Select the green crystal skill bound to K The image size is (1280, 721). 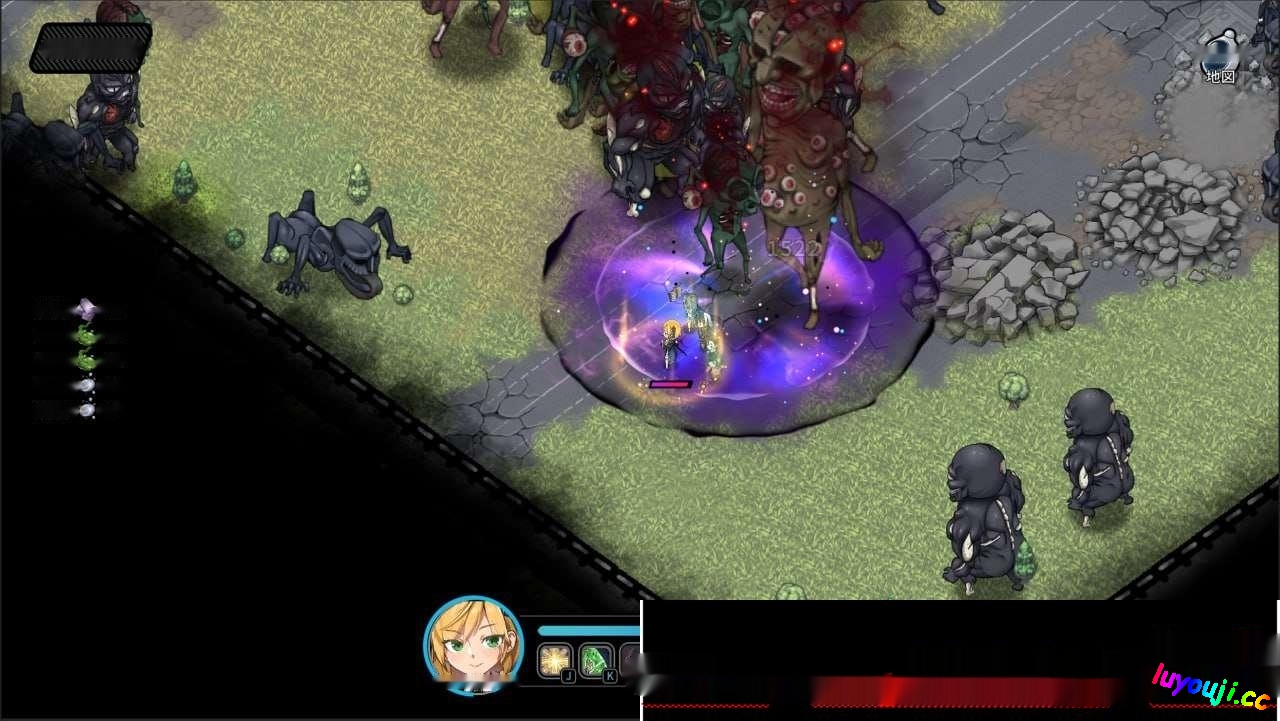tap(595, 661)
